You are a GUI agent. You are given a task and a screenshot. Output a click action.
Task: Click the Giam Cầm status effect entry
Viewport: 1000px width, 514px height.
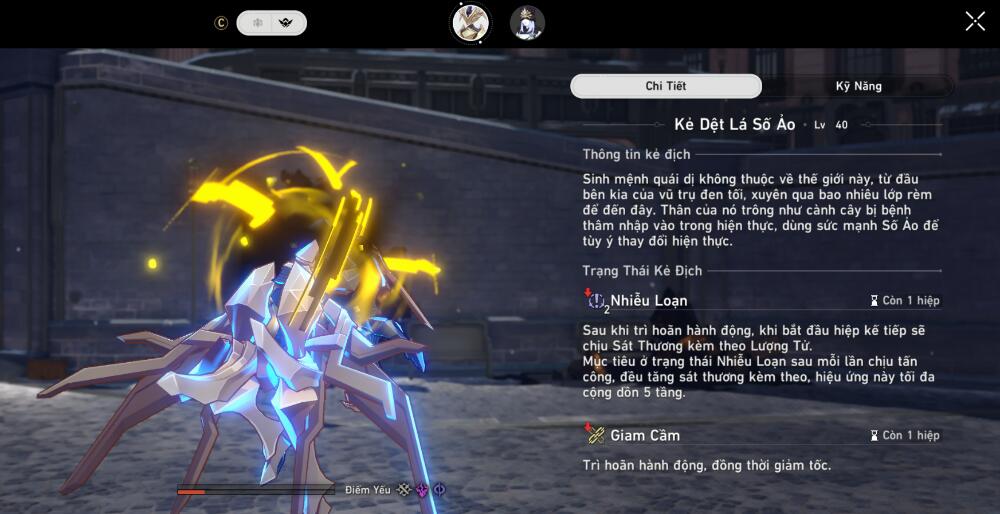click(x=646, y=435)
